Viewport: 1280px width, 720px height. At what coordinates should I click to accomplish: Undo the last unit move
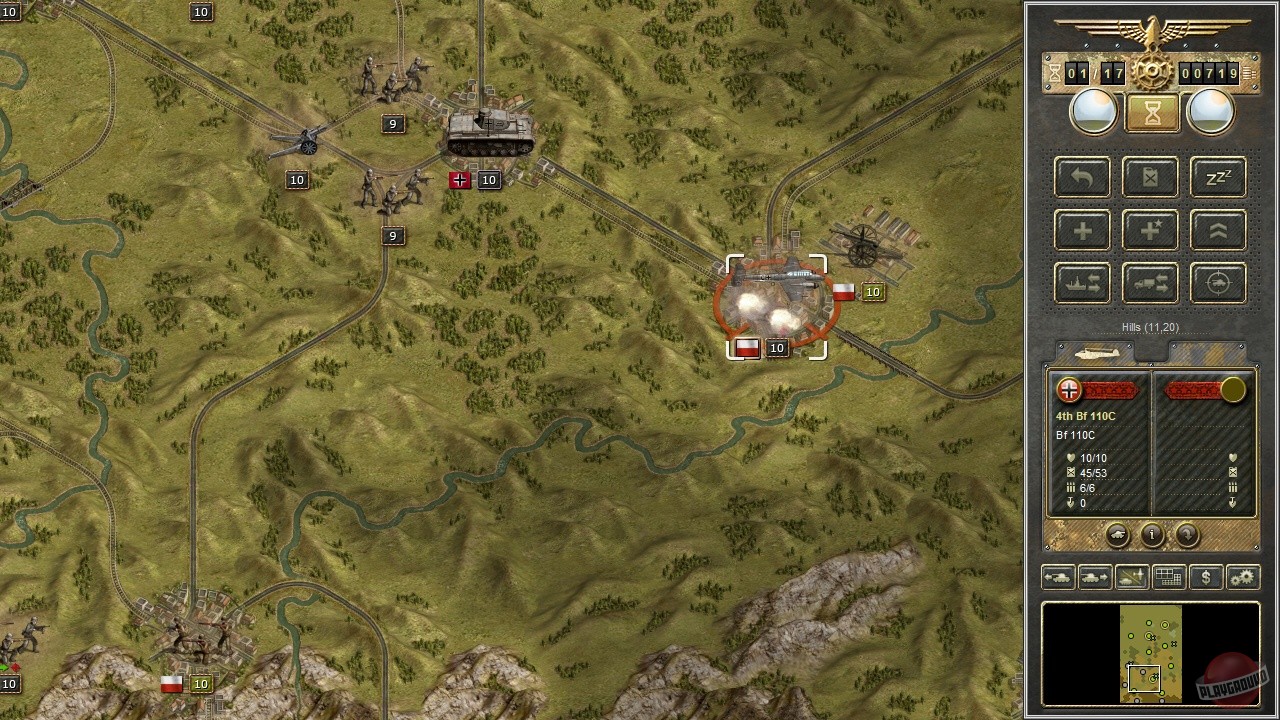tap(1081, 177)
